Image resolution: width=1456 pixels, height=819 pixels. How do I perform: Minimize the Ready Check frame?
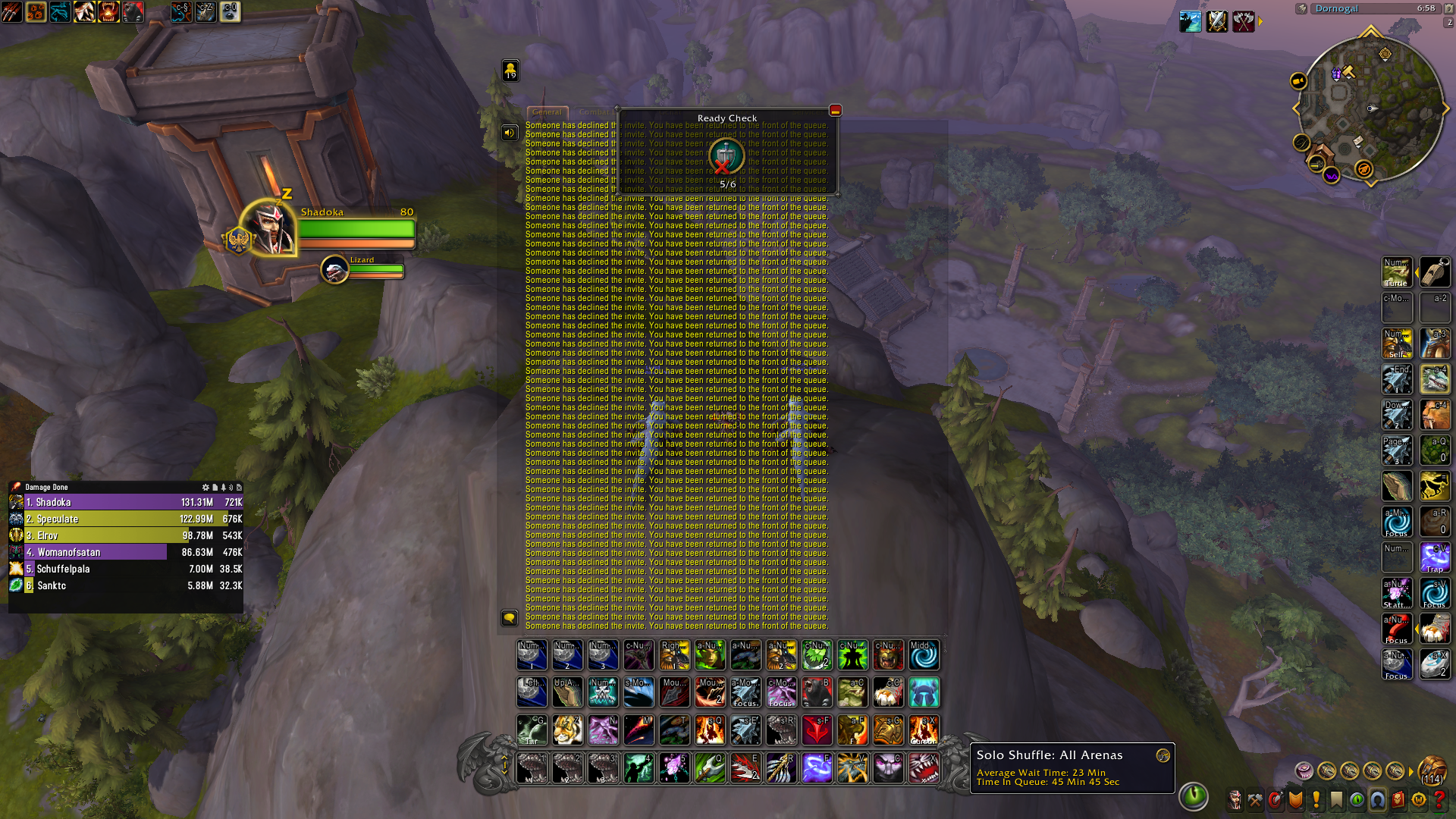pyautogui.click(x=834, y=111)
